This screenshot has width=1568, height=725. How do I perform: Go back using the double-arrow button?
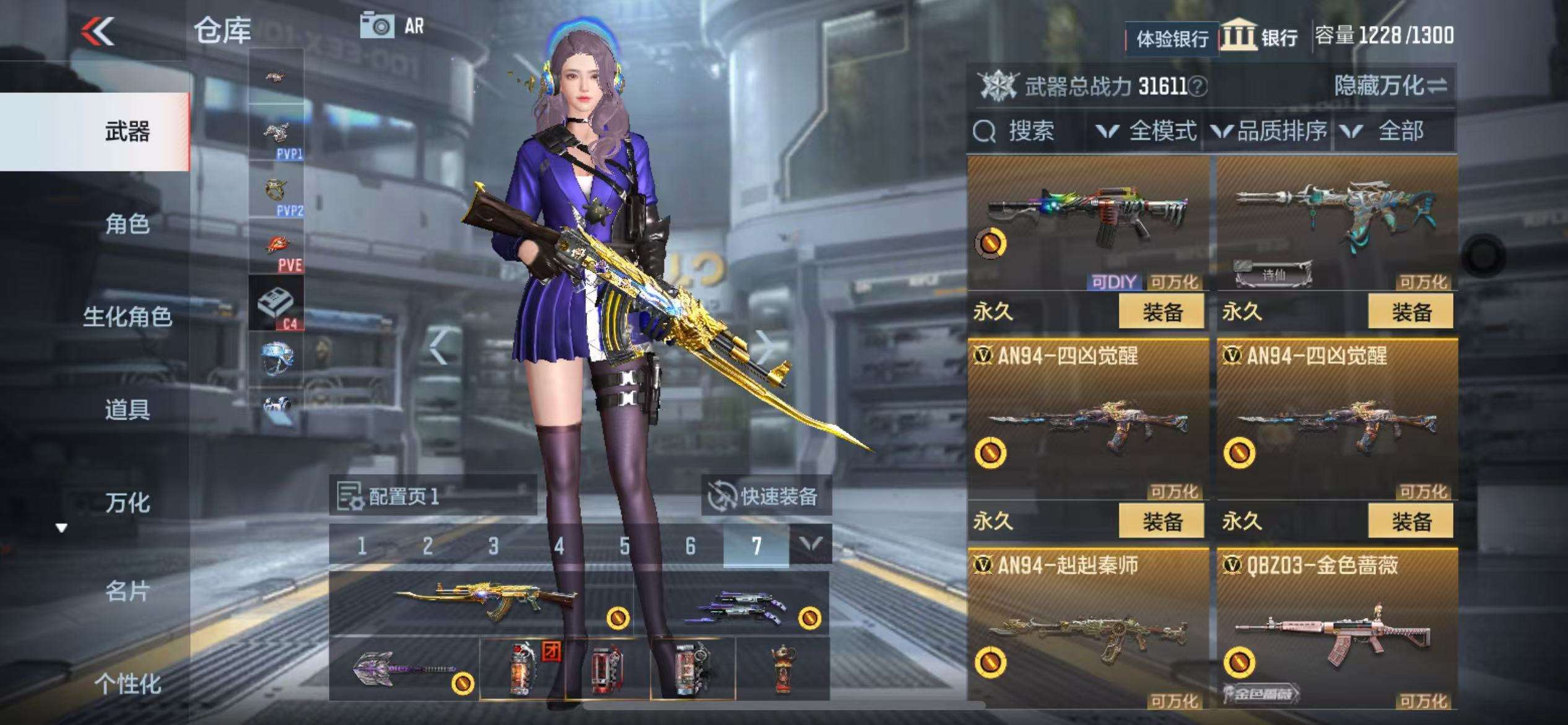click(98, 31)
